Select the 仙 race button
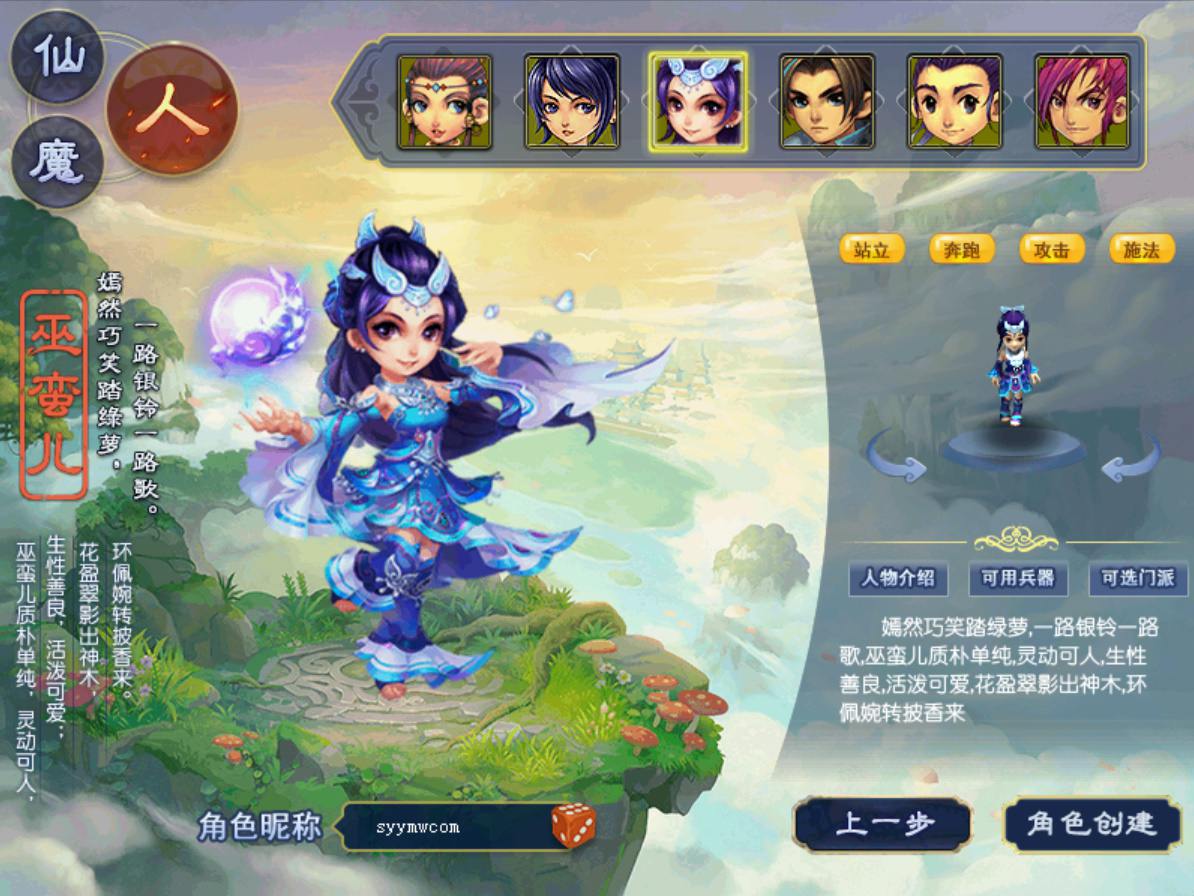The width and height of the screenshot is (1194, 896). (59, 56)
